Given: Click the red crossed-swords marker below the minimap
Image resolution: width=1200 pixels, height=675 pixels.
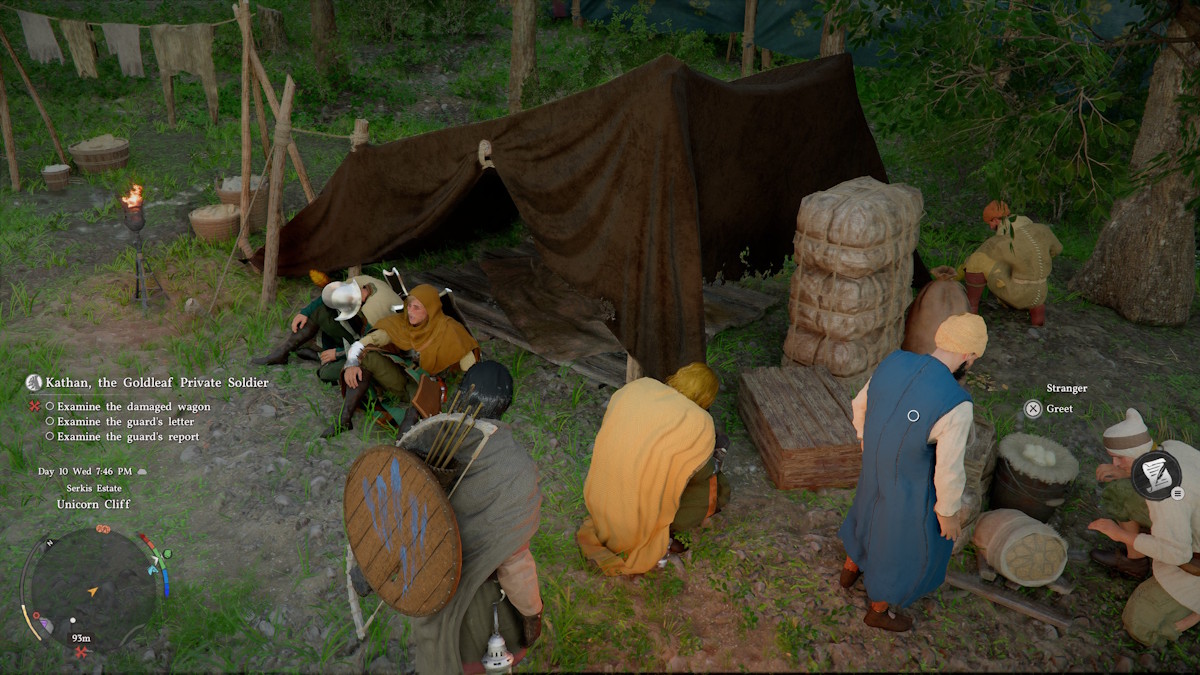Looking at the screenshot, I should 82,652.
